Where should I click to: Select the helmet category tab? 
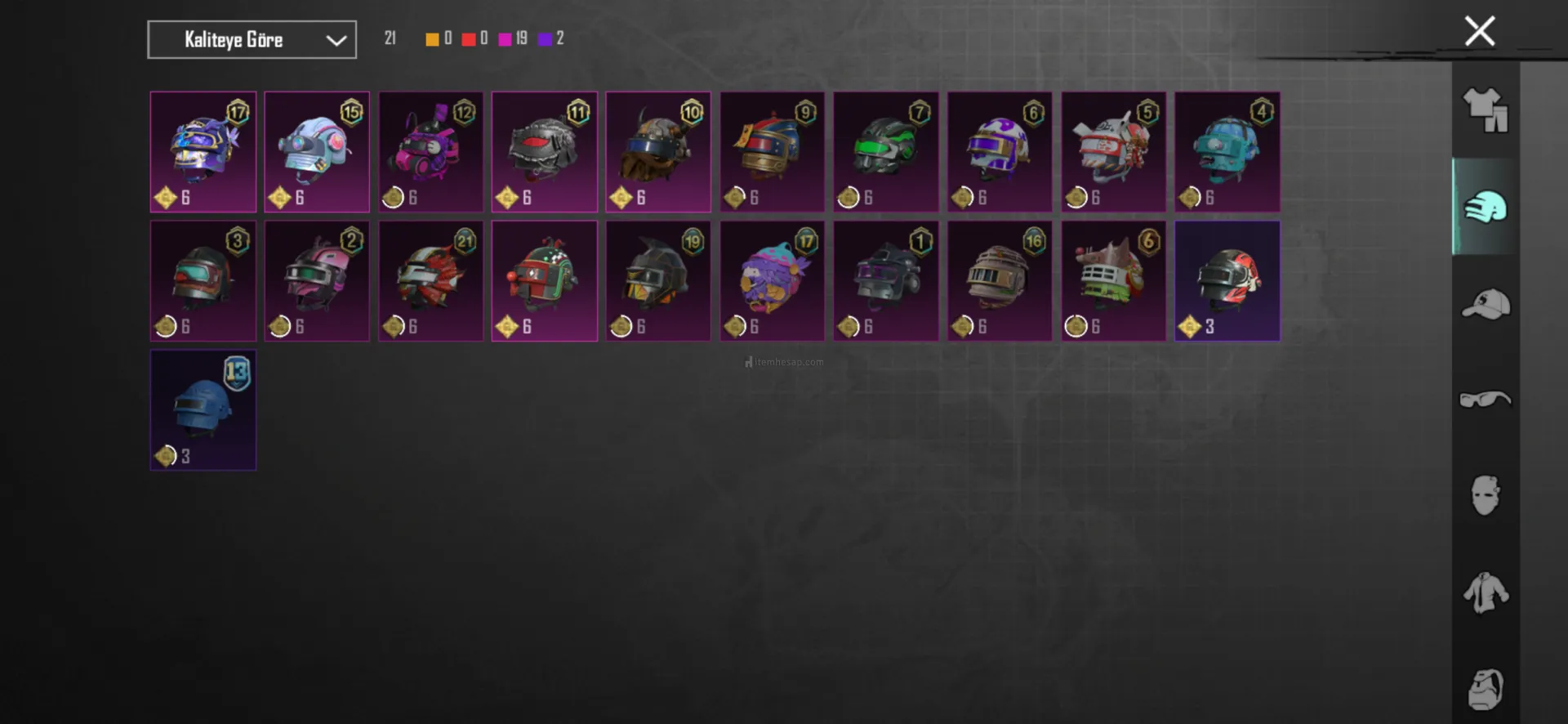[x=1486, y=207]
